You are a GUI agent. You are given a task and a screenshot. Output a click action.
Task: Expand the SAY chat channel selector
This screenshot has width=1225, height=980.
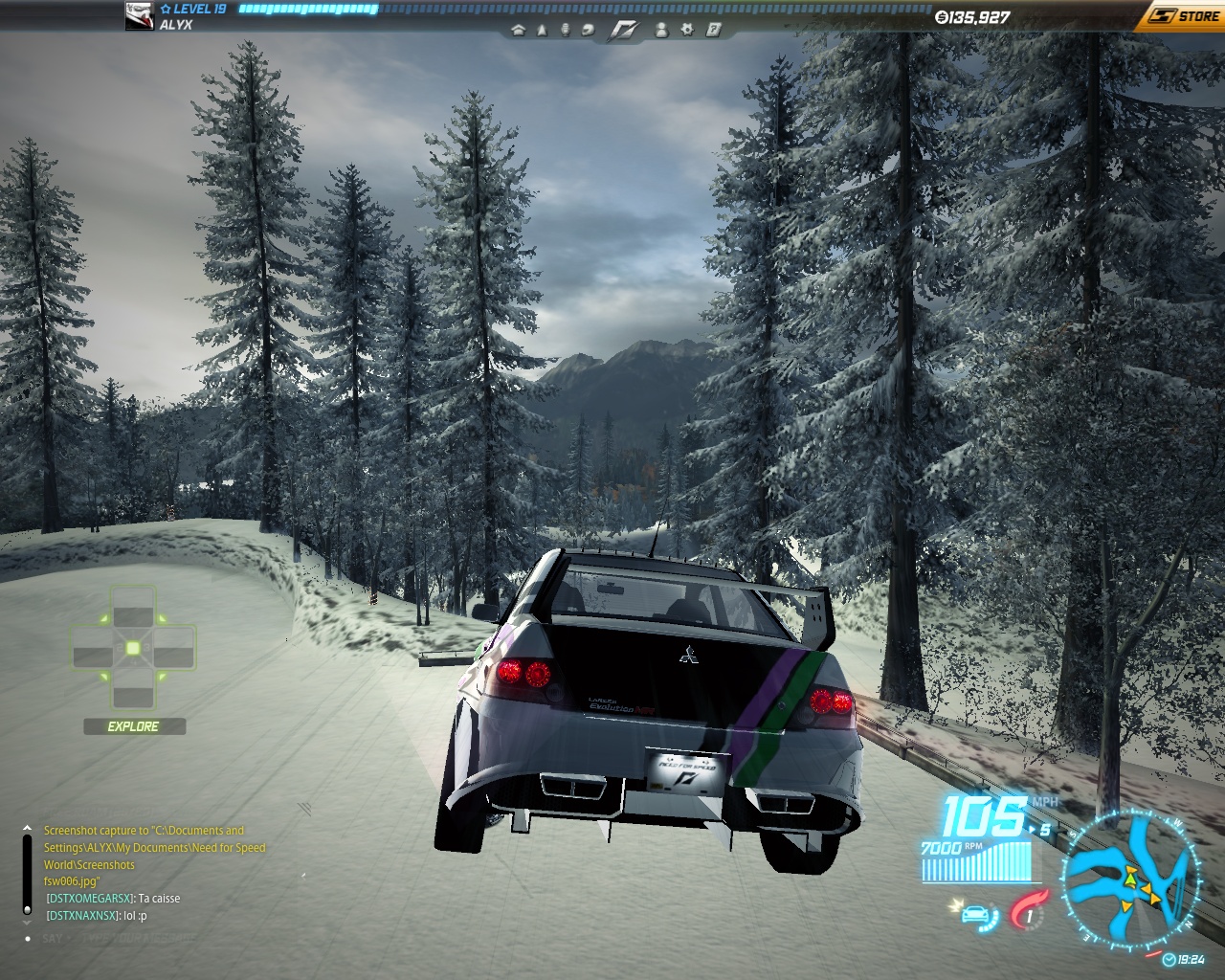[x=53, y=940]
